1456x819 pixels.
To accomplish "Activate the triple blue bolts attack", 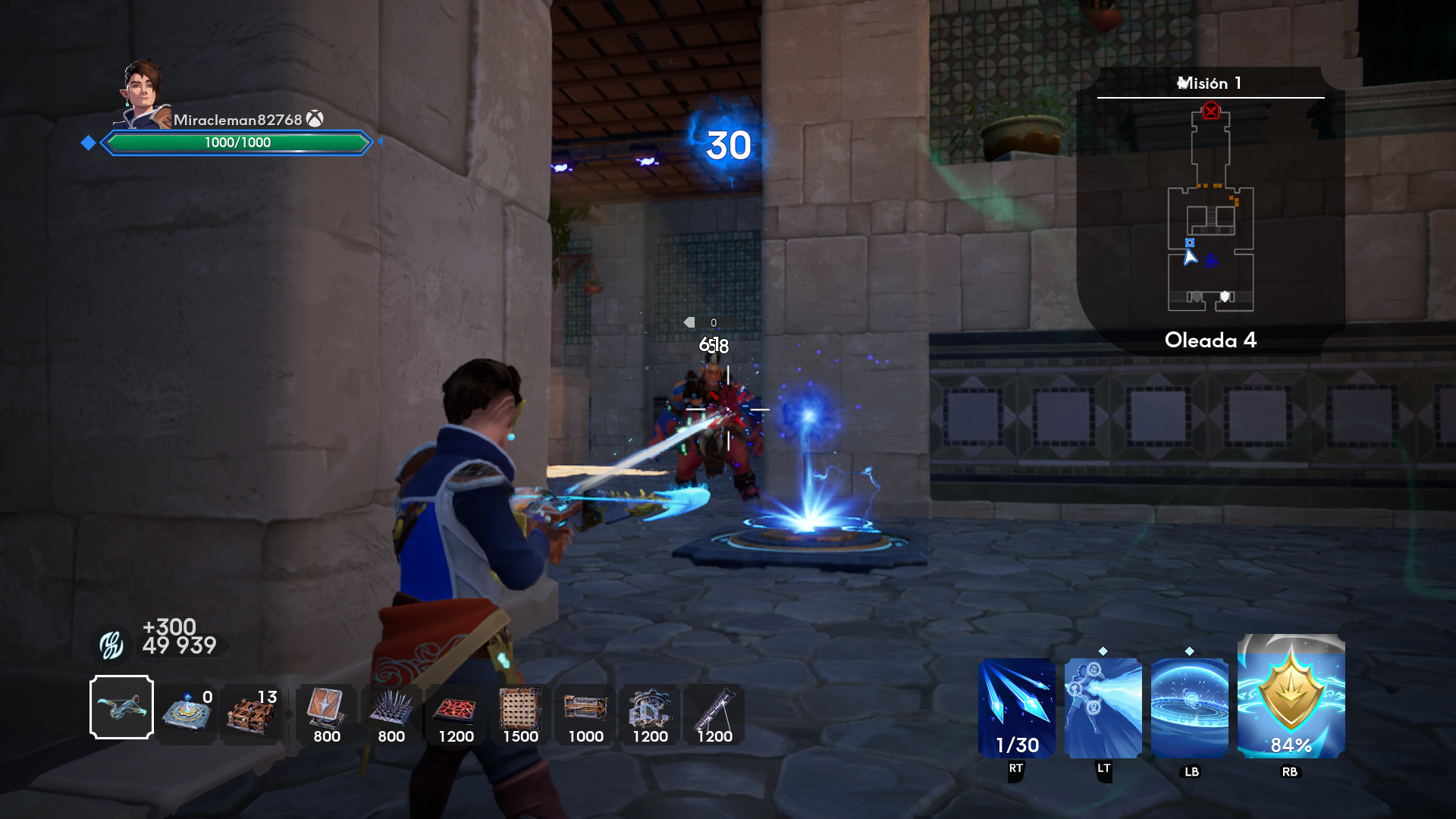I will [x=1016, y=708].
